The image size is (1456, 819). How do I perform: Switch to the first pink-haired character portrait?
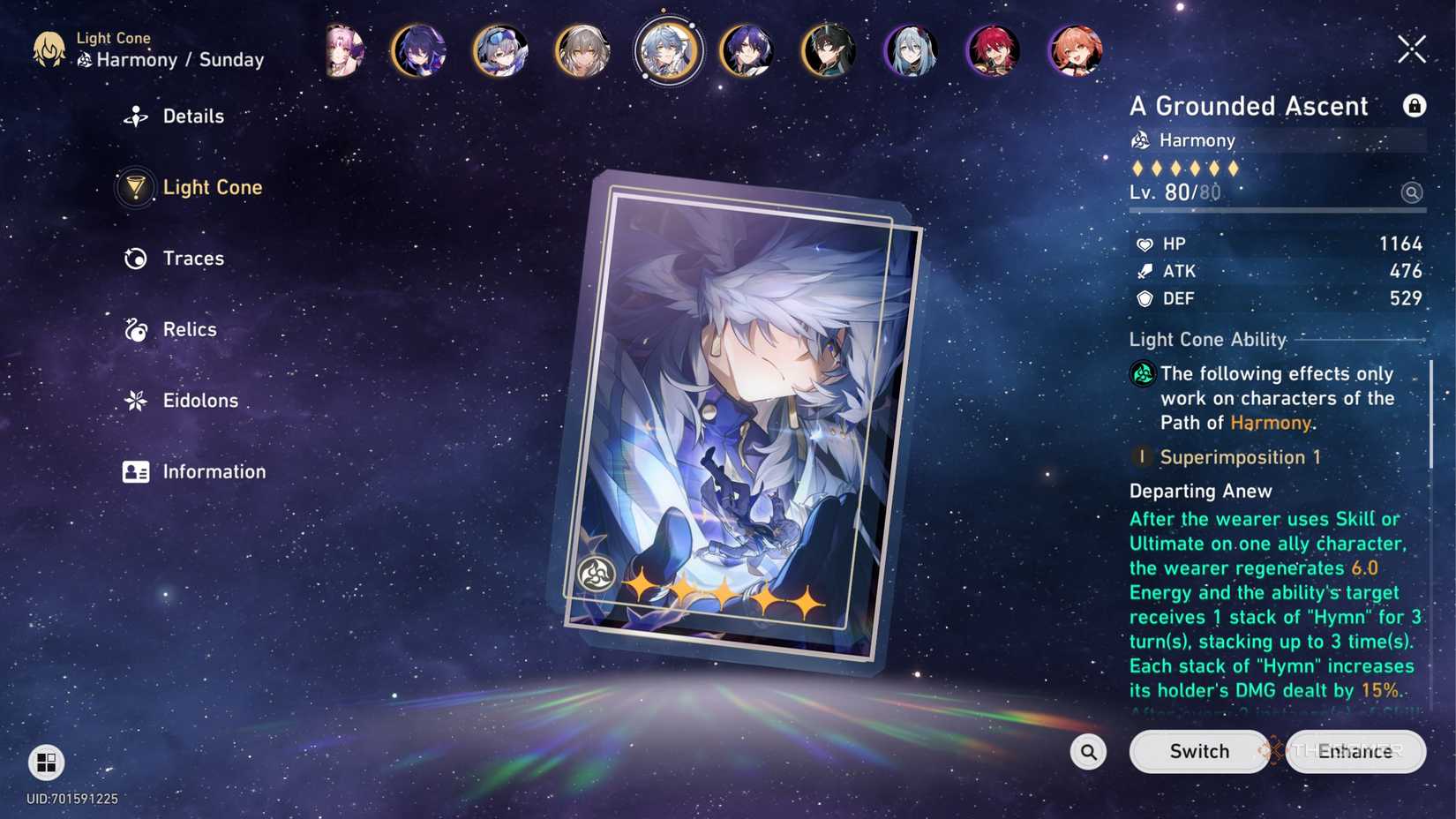click(x=343, y=51)
